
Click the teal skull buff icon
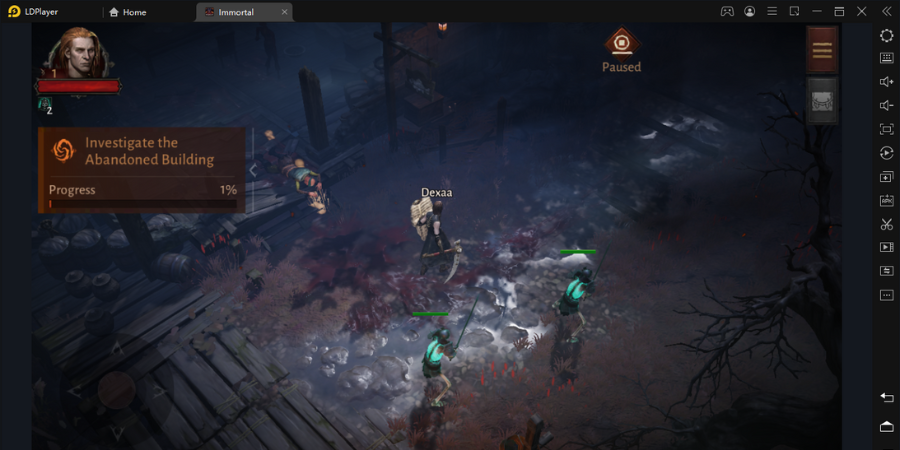(45, 103)
